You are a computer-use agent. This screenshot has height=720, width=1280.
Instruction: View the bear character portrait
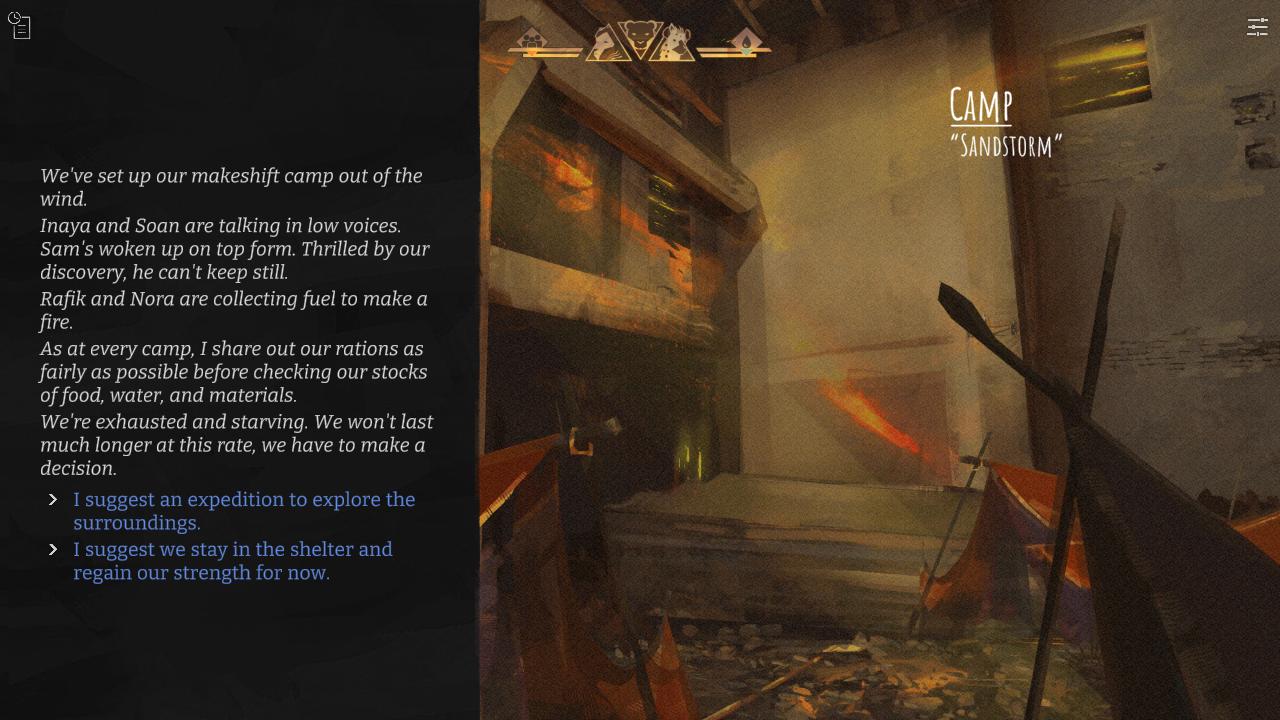tap(640, 33)
